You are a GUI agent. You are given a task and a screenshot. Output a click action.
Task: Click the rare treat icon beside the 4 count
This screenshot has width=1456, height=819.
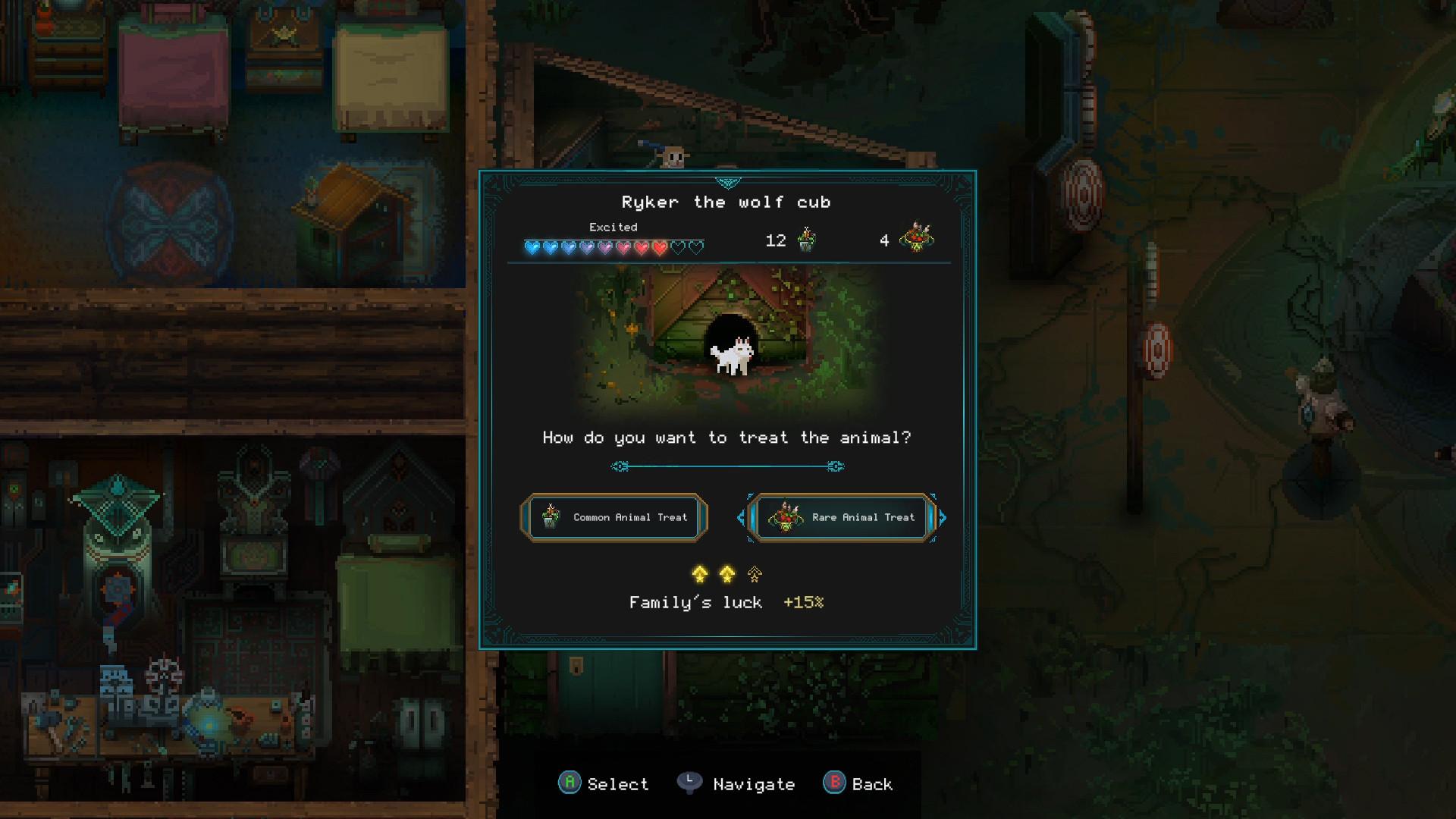click(x=916, y=239)
